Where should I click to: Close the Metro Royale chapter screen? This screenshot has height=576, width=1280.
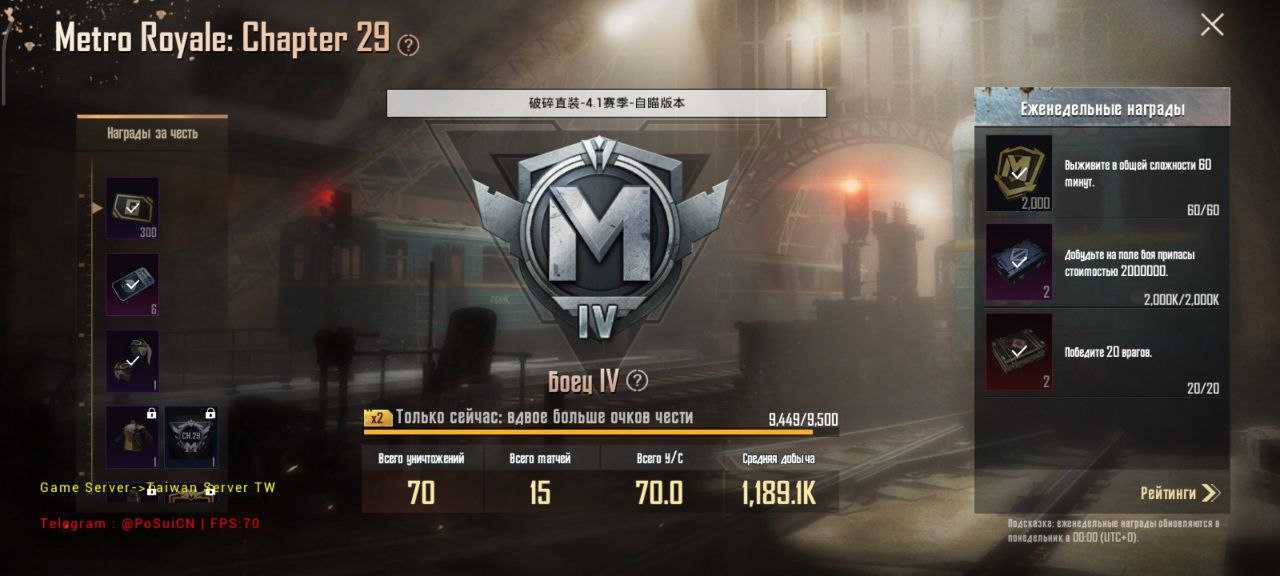(x=1211, y=25)
